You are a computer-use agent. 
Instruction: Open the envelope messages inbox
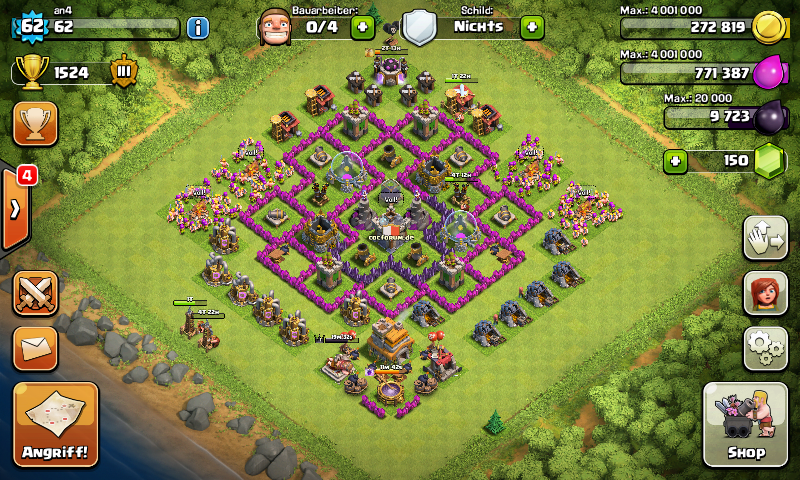click(35, 348)
